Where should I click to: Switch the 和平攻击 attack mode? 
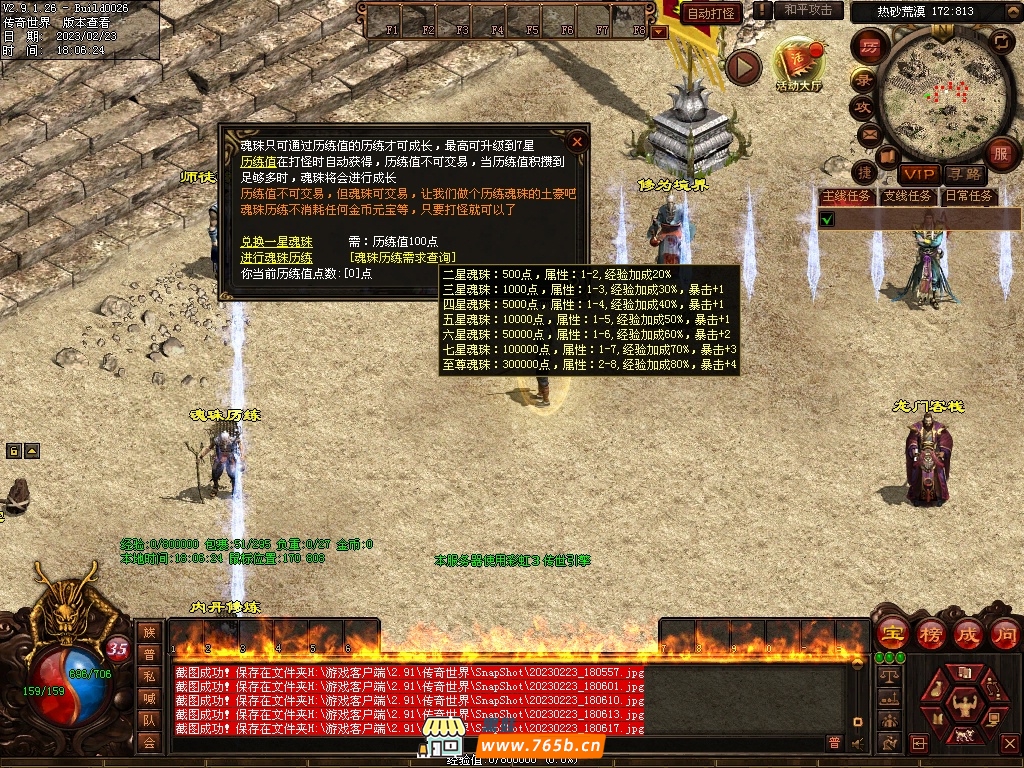809,10
